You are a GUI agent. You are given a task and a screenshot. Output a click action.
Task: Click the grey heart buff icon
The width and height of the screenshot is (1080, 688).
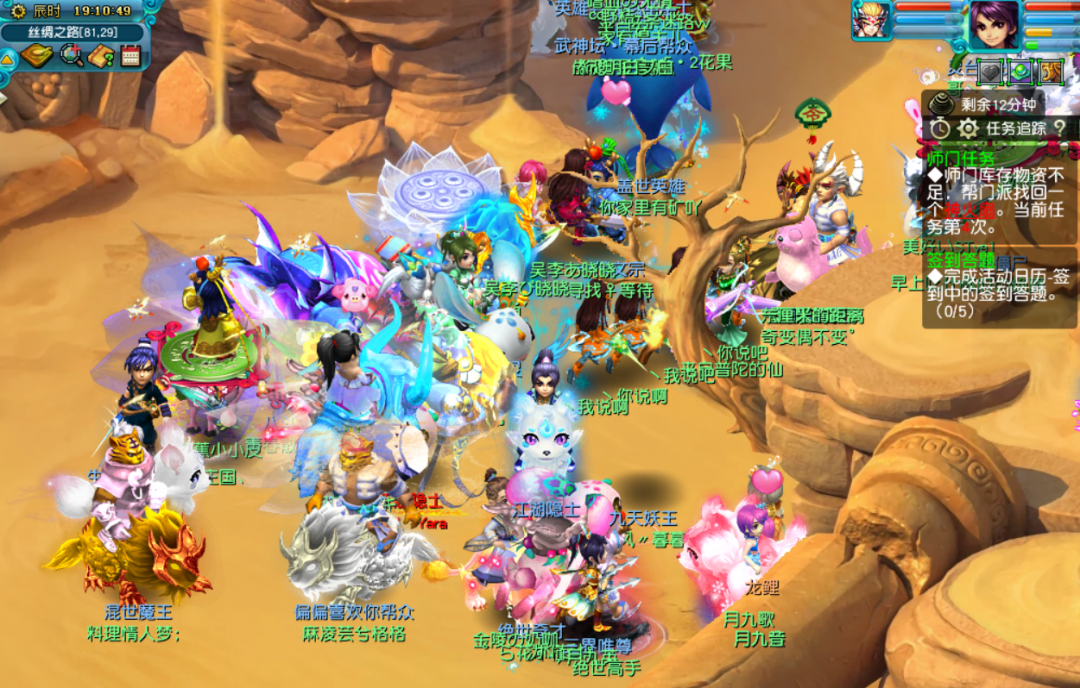tap(989, 72)
